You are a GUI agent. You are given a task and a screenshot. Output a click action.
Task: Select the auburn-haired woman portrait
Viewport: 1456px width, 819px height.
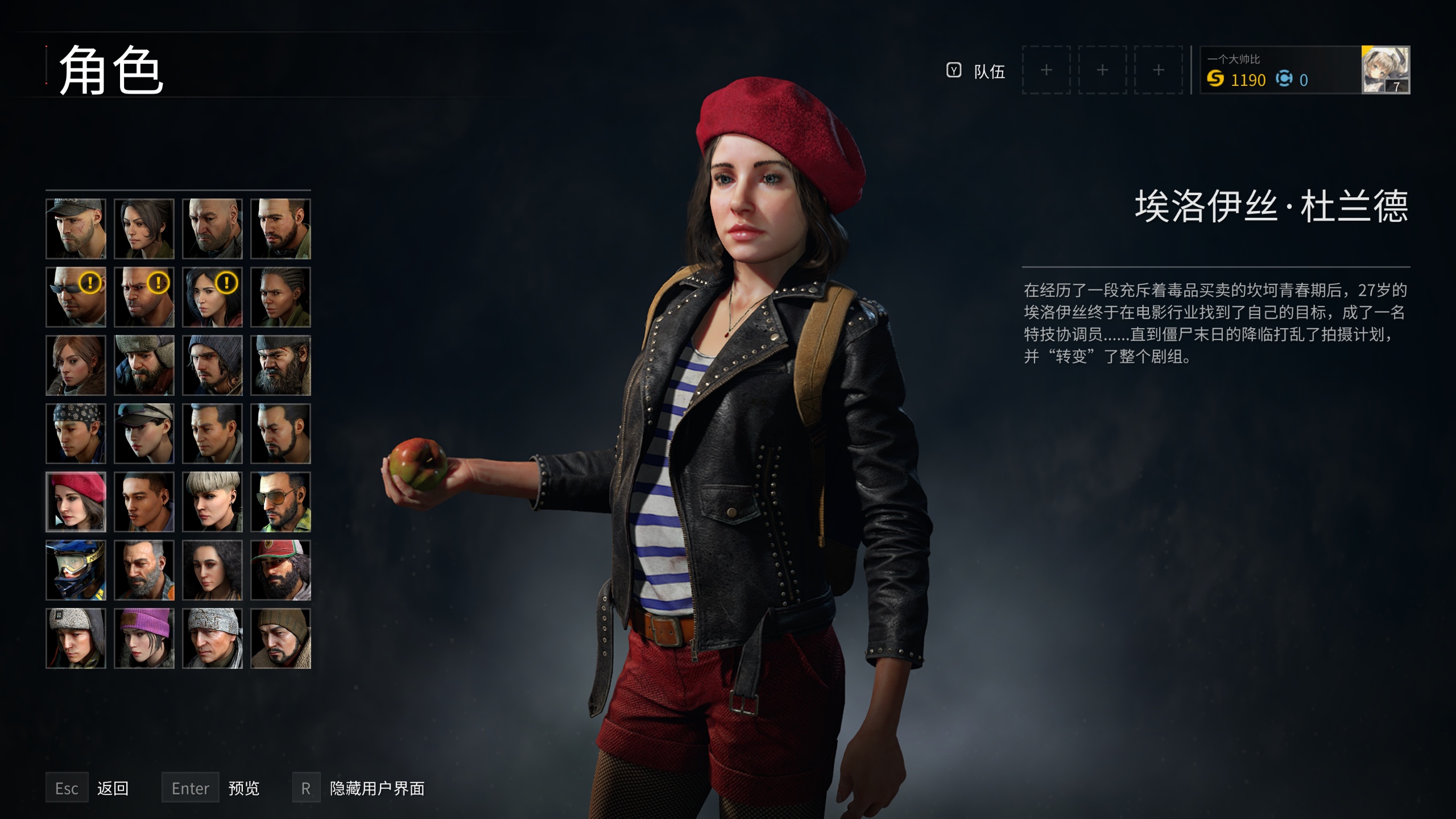point(76,365)
